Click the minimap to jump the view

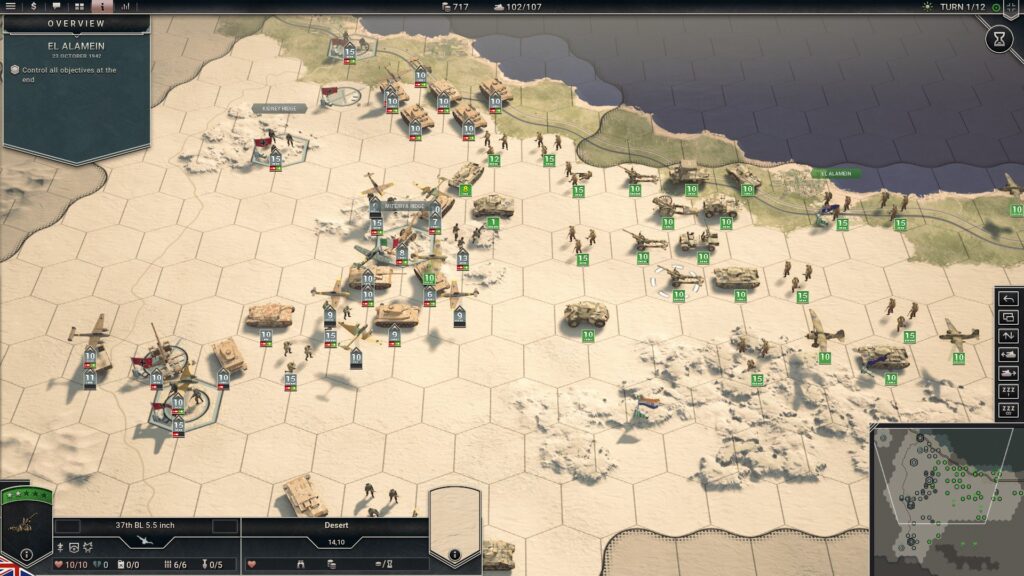pos(945,500)
